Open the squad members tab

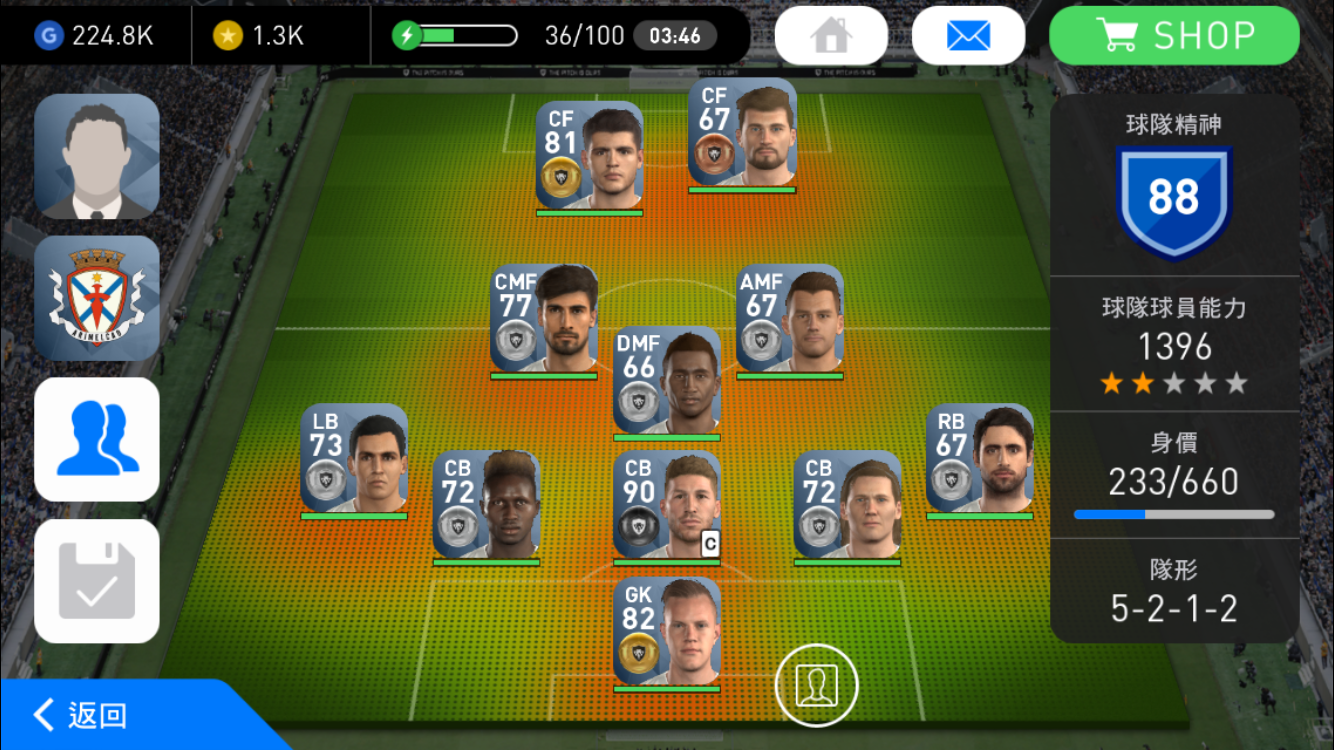(97, 439)
